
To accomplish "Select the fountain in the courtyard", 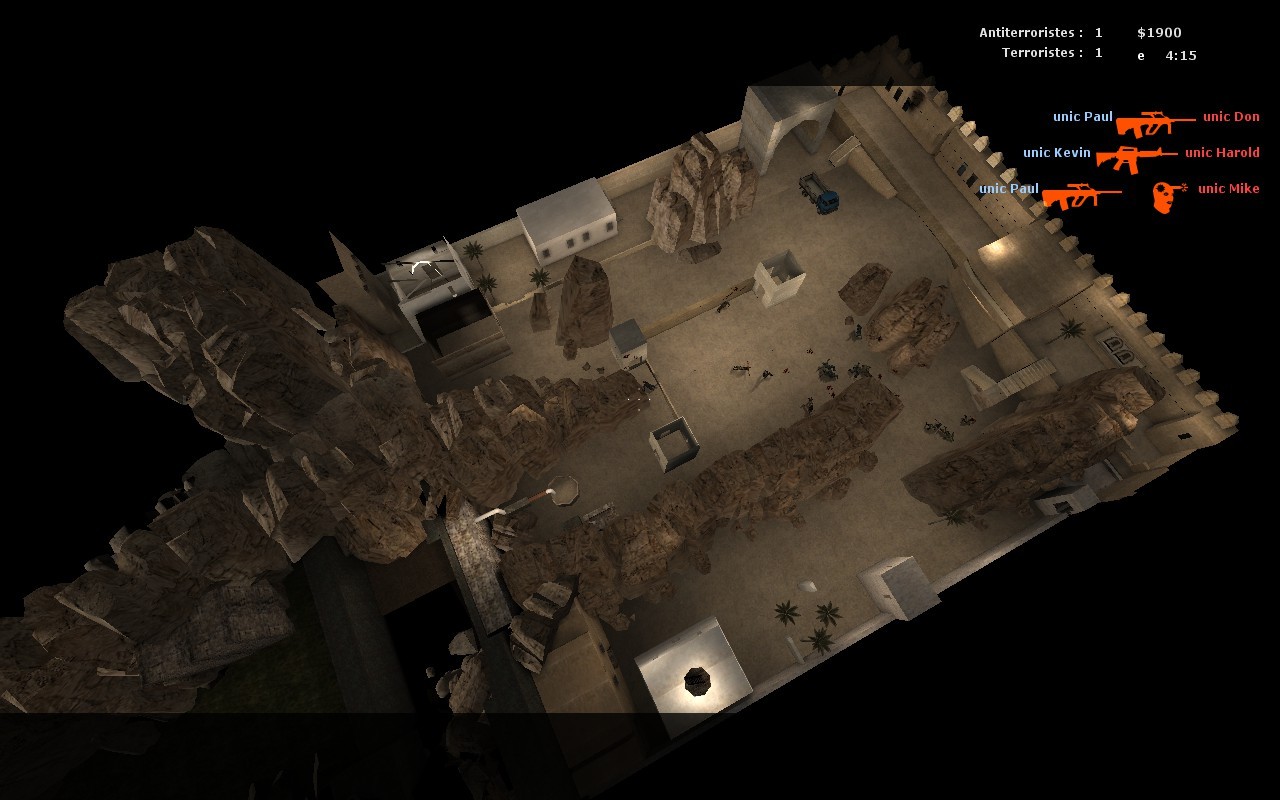I will [697, 682].
